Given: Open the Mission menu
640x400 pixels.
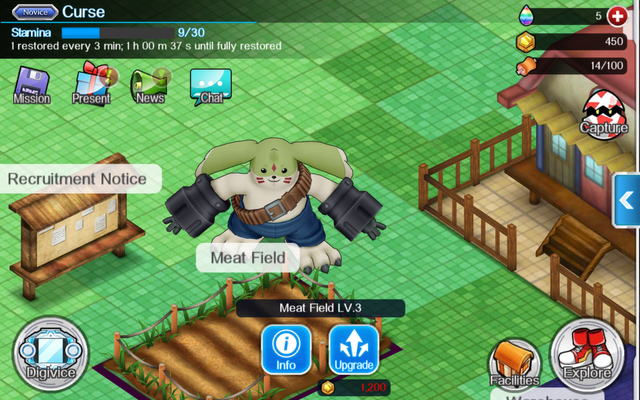Looking at the screenshot, I should tap(32, 86).
